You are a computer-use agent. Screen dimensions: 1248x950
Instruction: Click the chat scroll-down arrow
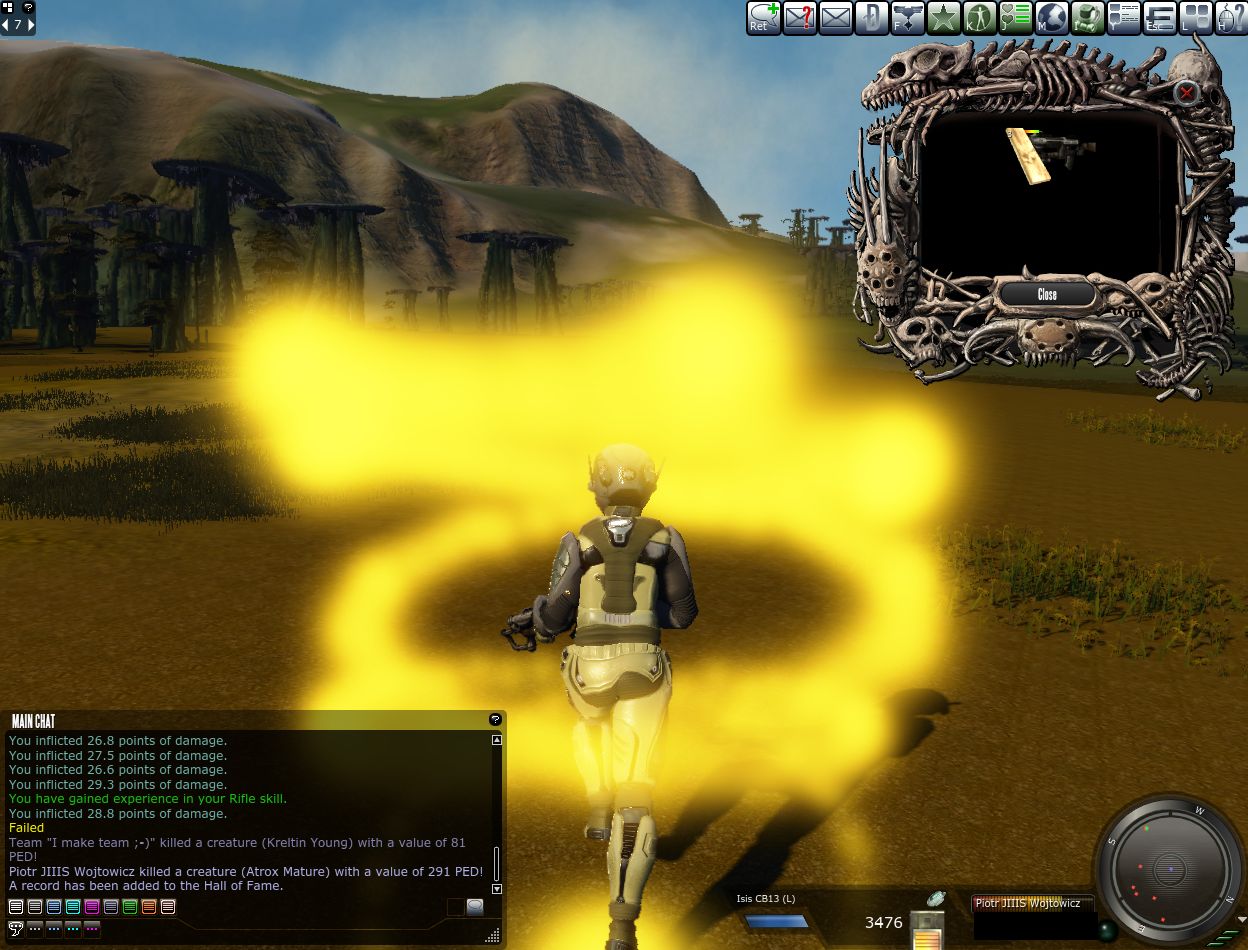click(497, 888)
